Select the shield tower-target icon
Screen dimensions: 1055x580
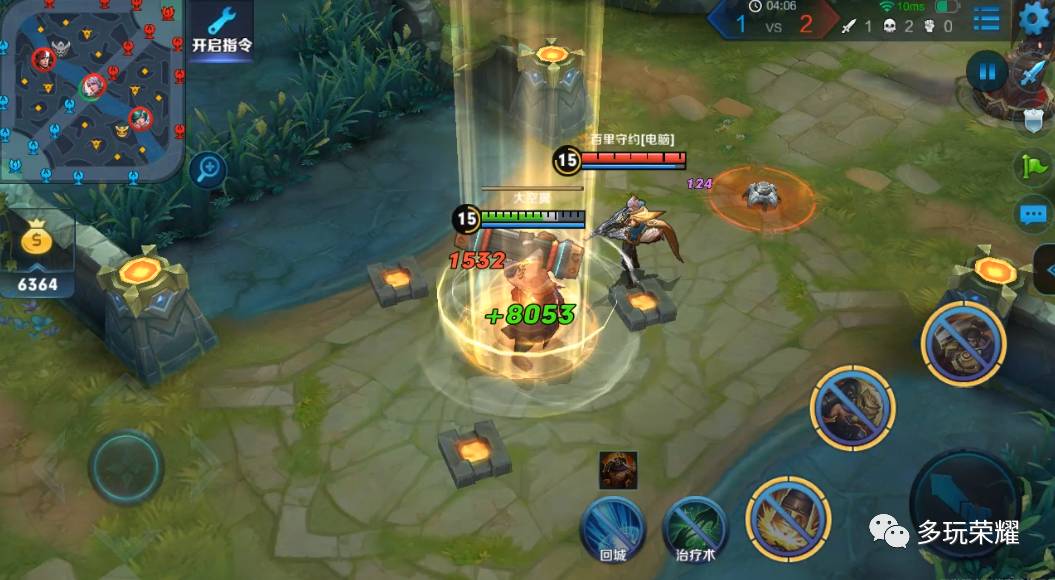coord(1033,120)
